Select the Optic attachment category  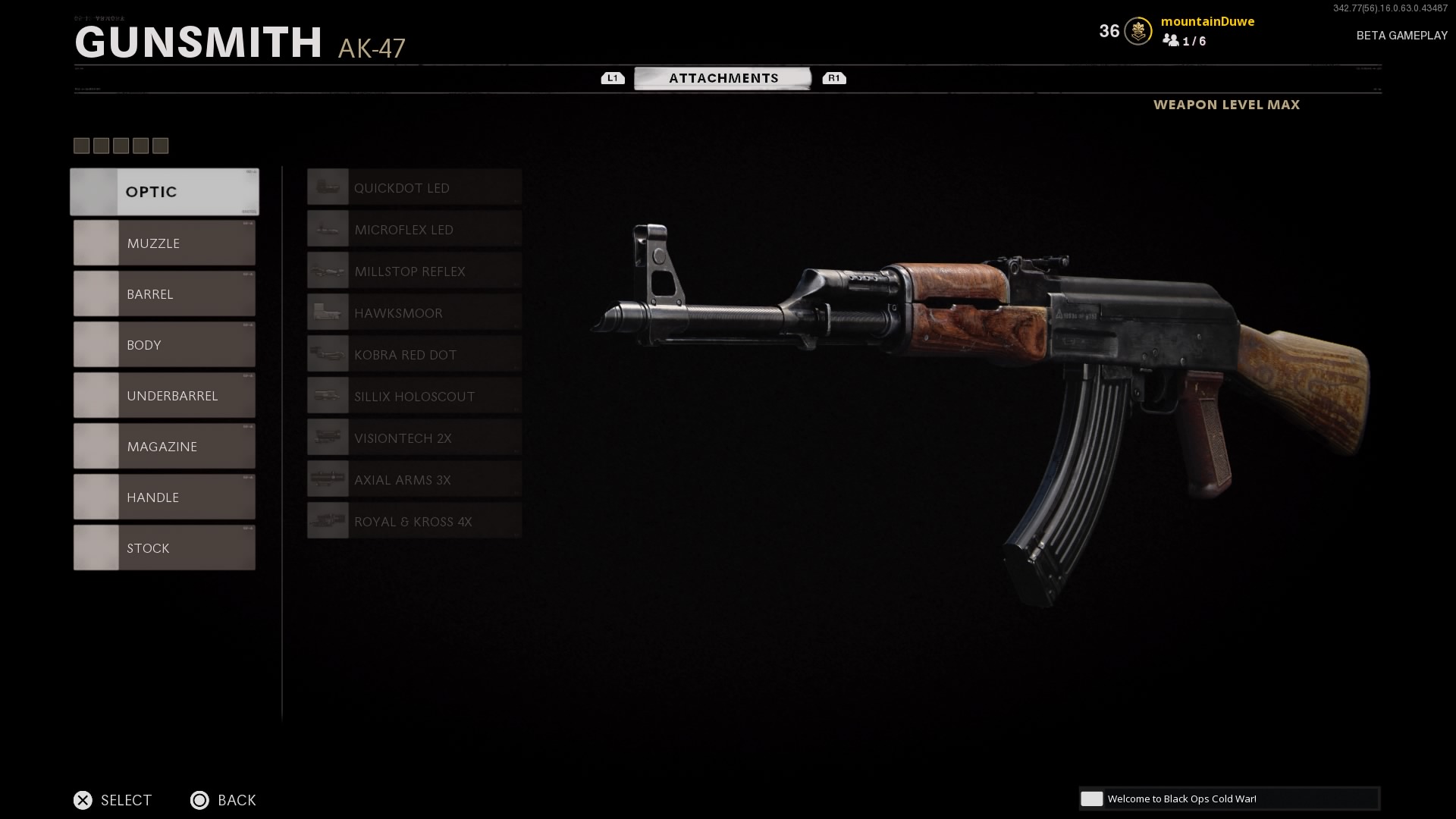pyautogui.click(x=165, y=192)
